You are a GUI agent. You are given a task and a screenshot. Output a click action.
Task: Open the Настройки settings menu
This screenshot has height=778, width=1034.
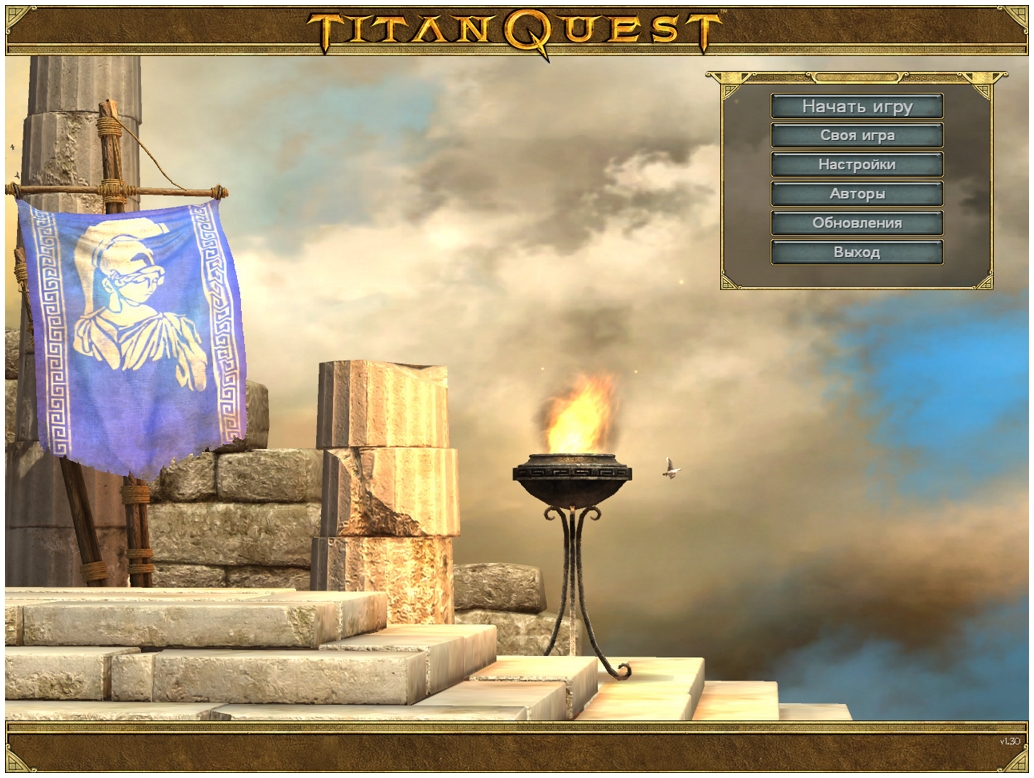pyautogui.click(x=857, y=164)
